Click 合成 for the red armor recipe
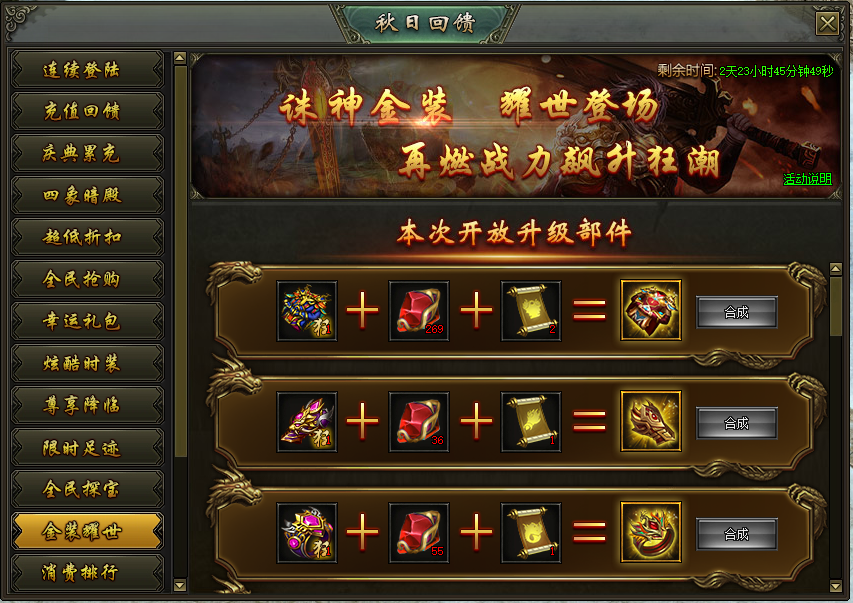Viewport: 853px width, 603px height. [736, 312]
